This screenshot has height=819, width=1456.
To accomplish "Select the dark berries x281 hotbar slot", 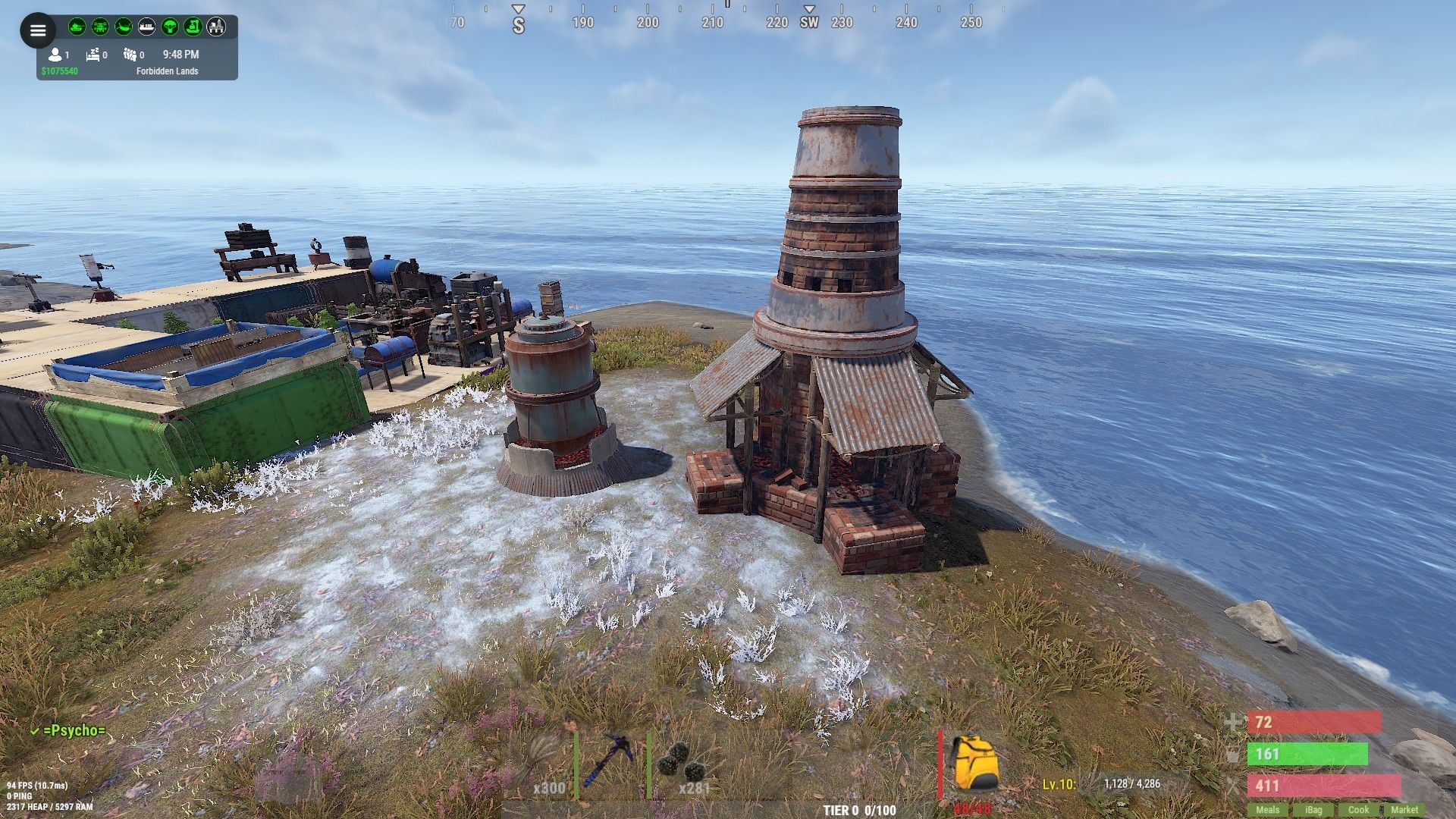I will [684, 764].
